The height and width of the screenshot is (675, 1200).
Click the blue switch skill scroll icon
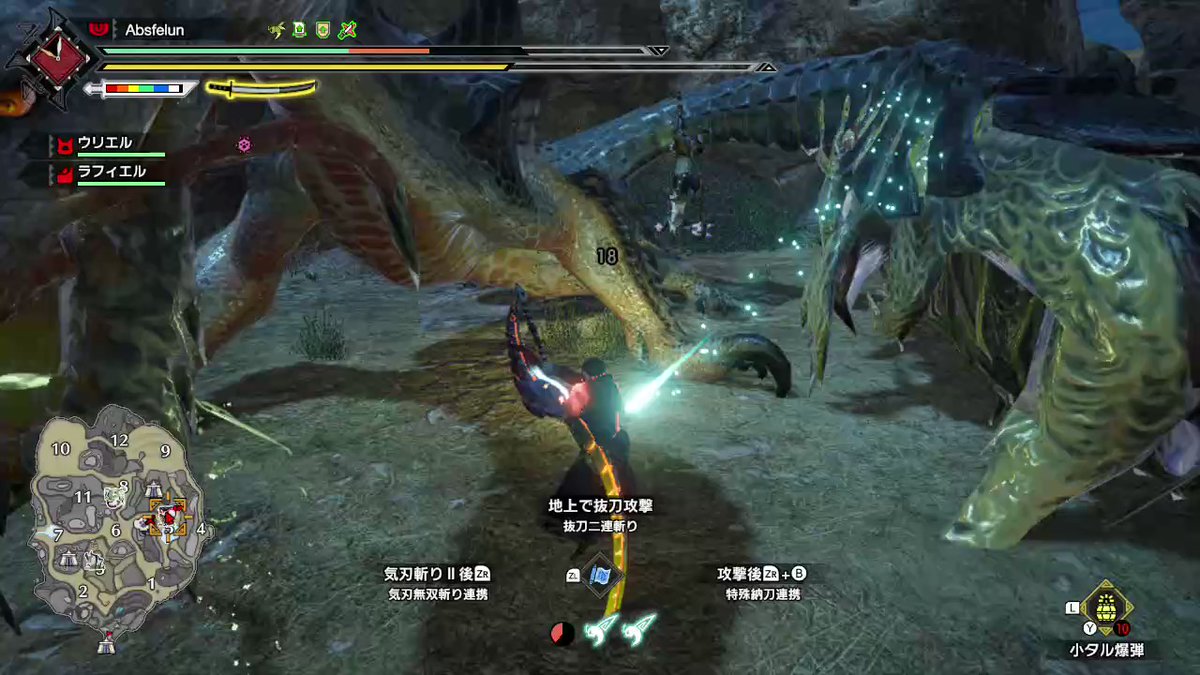[x=601, y=575]
